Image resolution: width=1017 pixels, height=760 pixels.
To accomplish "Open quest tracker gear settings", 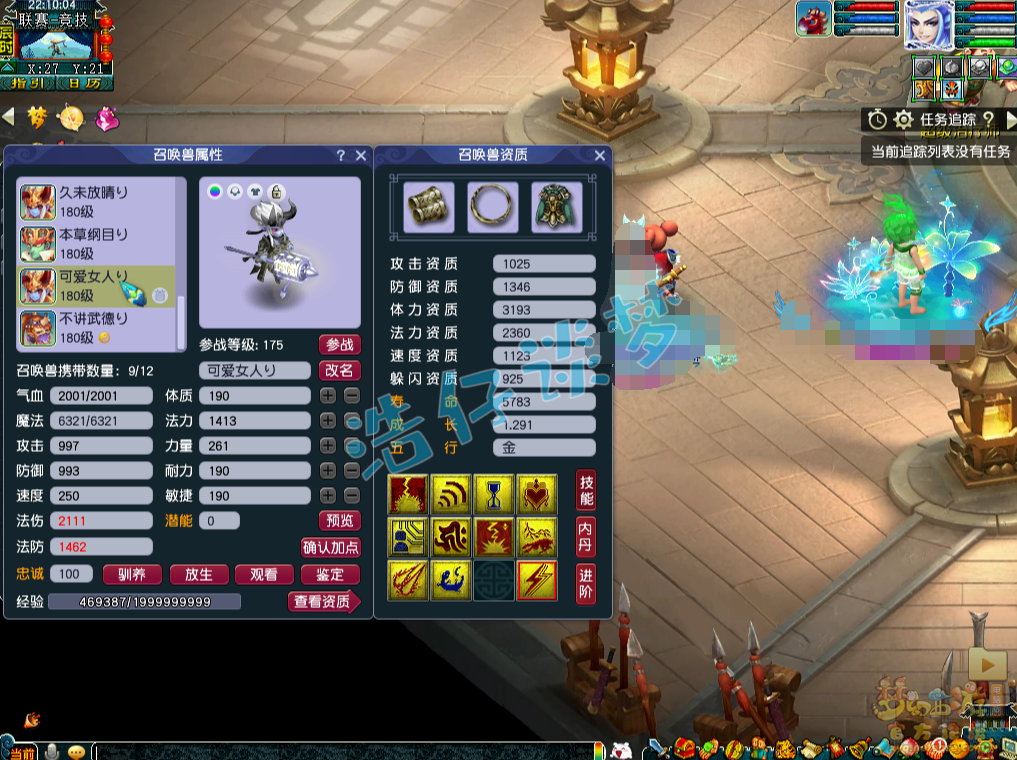I will point(903,120).
